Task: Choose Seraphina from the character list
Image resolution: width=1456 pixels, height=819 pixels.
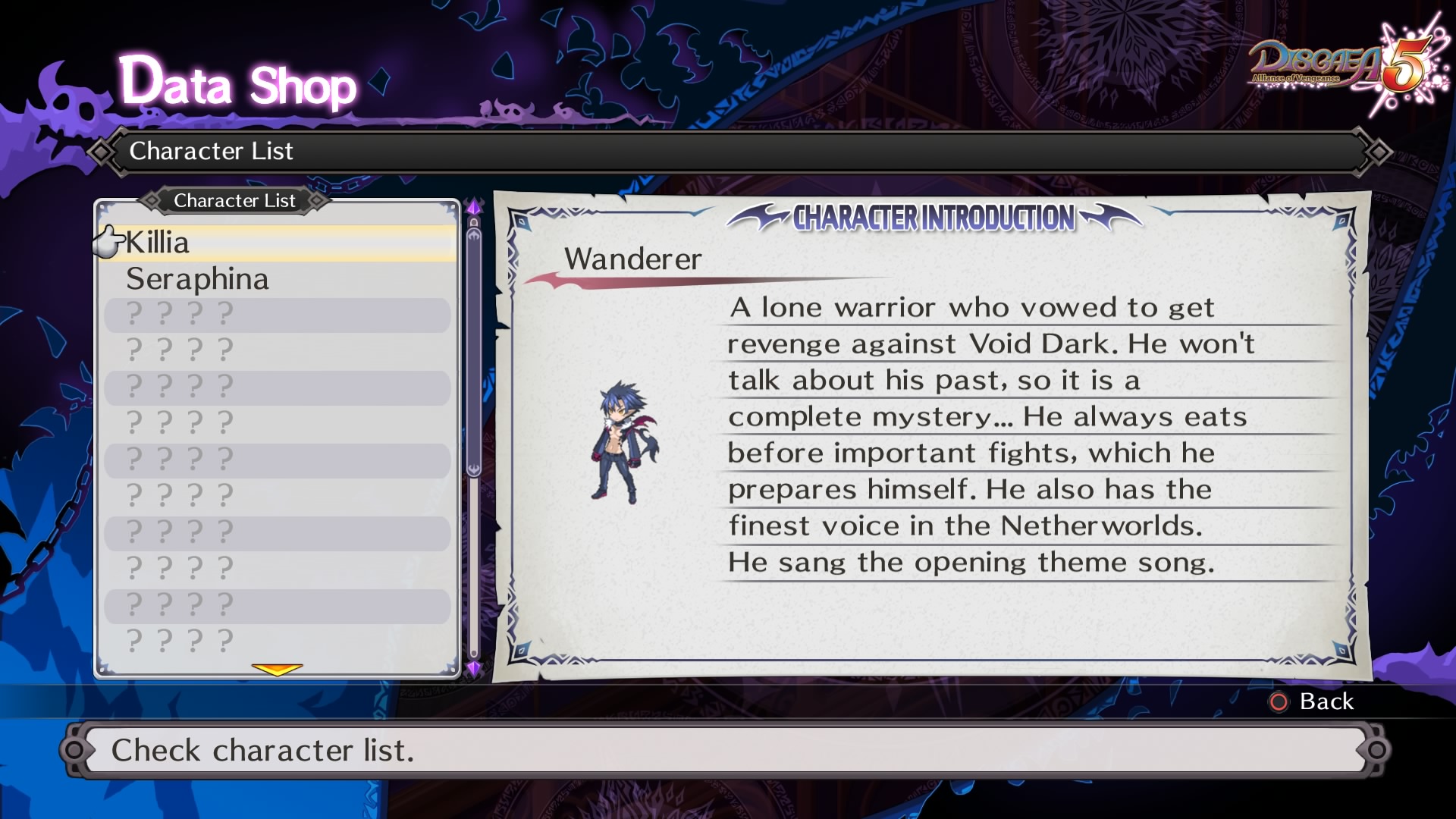Action: pyautogui.click(x=197, y=279)
